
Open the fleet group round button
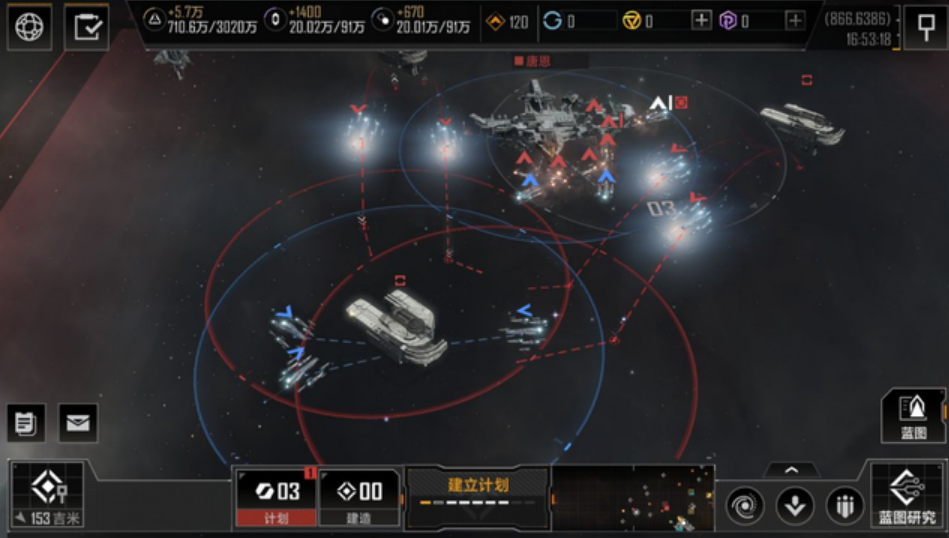click(844, 505)
